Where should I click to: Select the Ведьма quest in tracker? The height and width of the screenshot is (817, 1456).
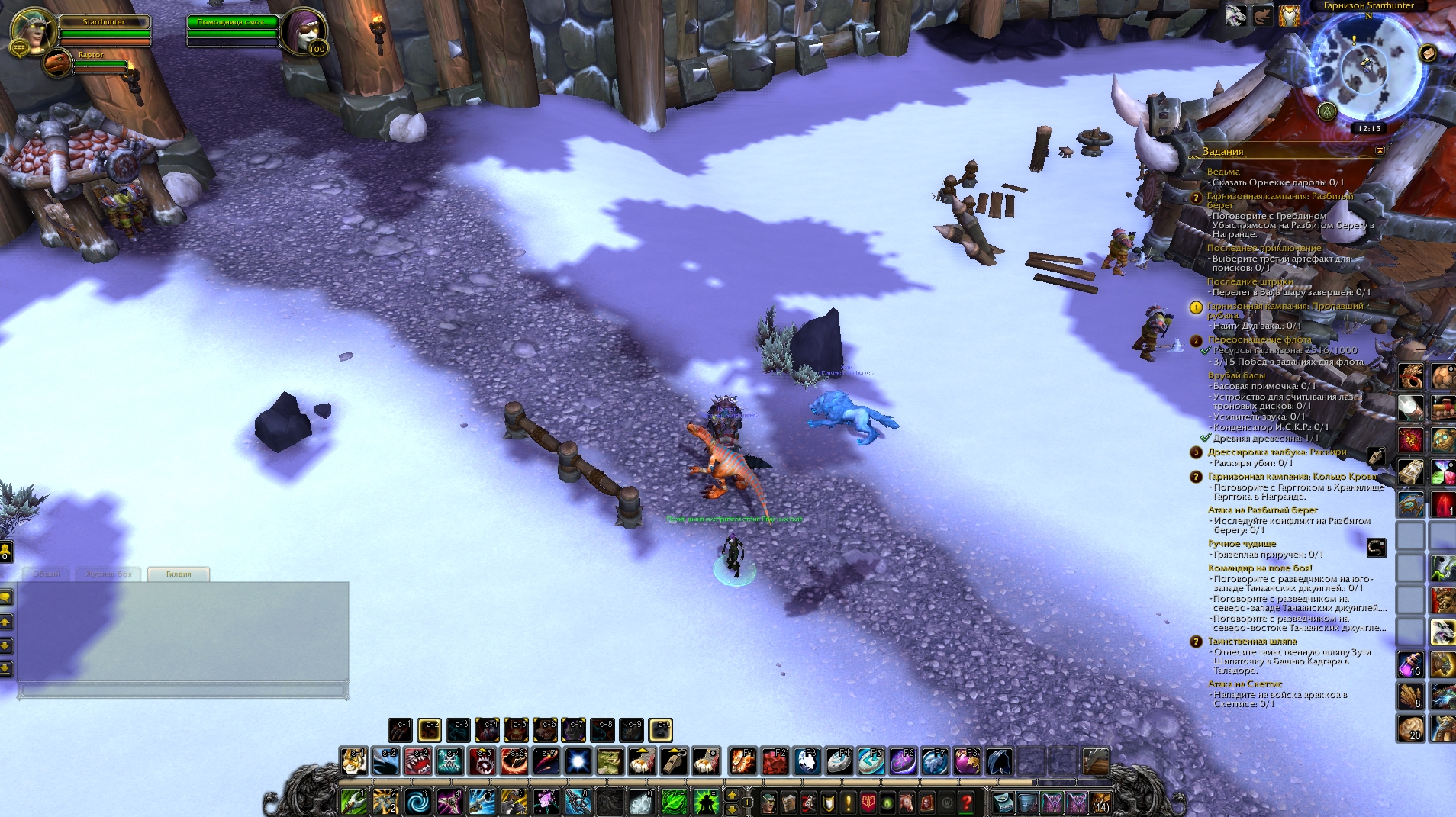click(1223, 172)
